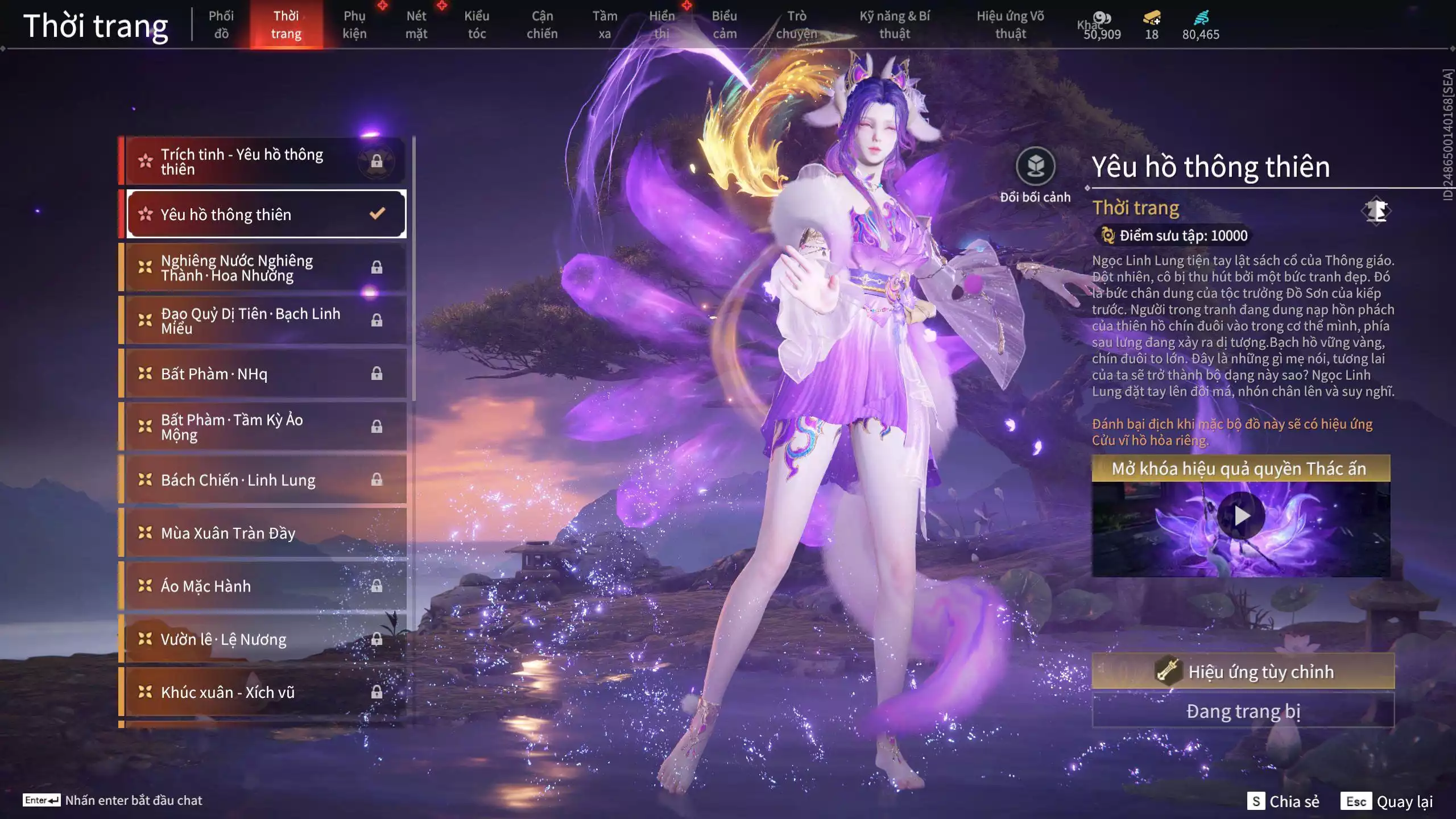The image size is (1456, 819).
Task: Switch to the Phối đồ tab
Action: (x=221, y=25)
